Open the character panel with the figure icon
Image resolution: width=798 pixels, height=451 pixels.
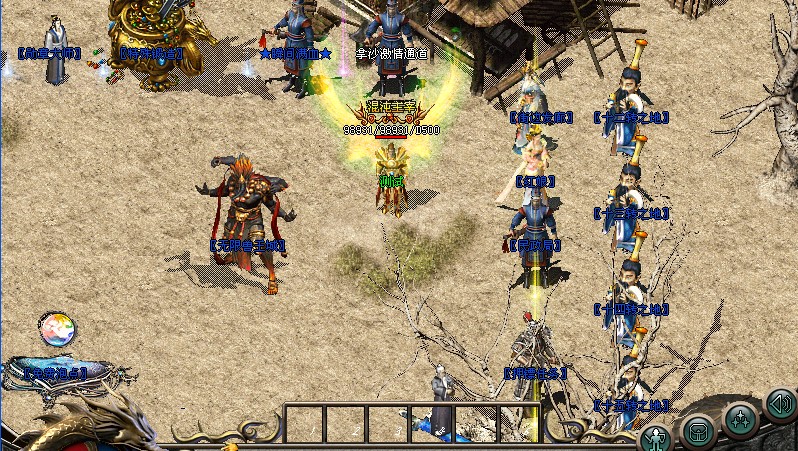point(656,438)
